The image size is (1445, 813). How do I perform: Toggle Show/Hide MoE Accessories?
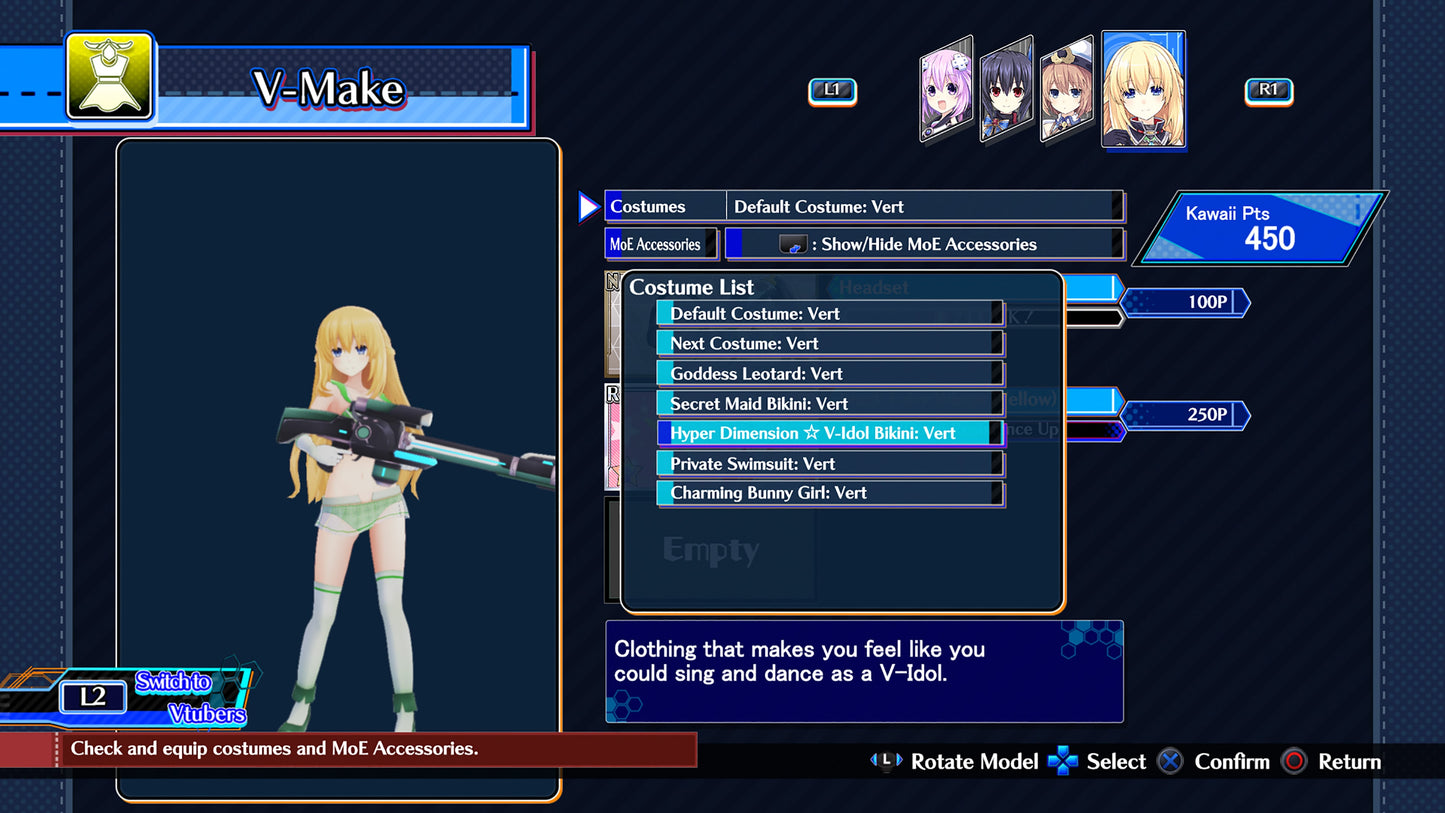pos(922,243)
